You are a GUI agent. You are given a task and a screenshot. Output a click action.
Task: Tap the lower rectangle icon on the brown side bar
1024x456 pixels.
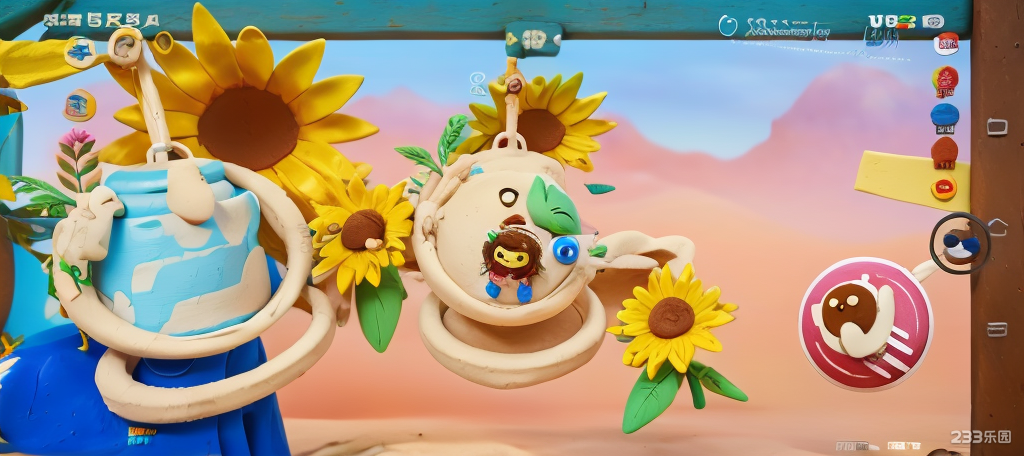[996, 329]
